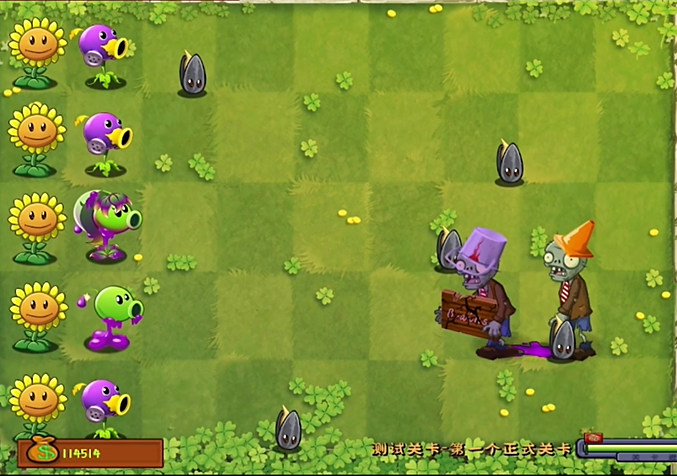Click the money bag coin icon
Image resolution: width=677 pixels, height=476 pixels.
coord(41,451)
